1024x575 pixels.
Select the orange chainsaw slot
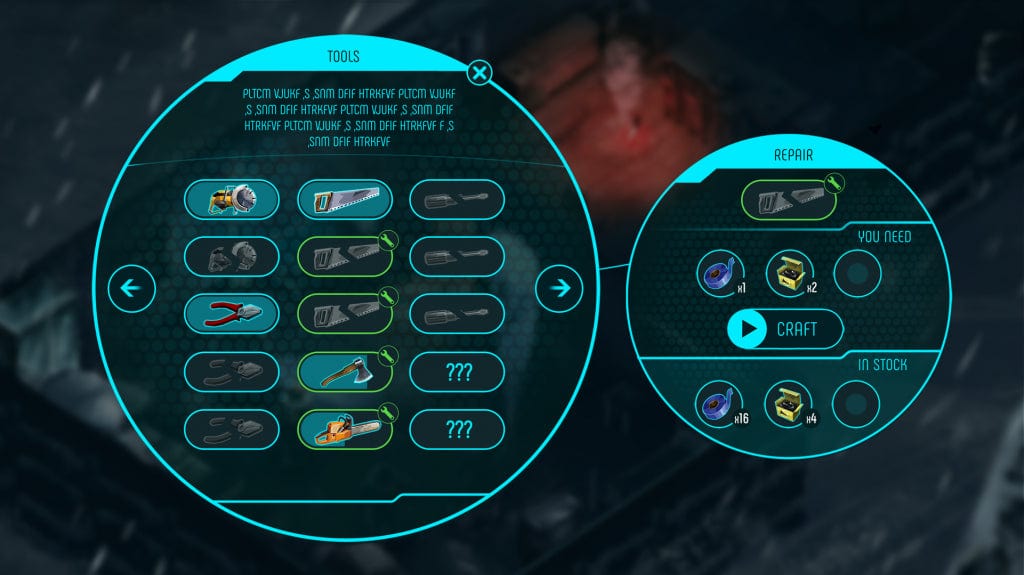click(x=345, y=430)
